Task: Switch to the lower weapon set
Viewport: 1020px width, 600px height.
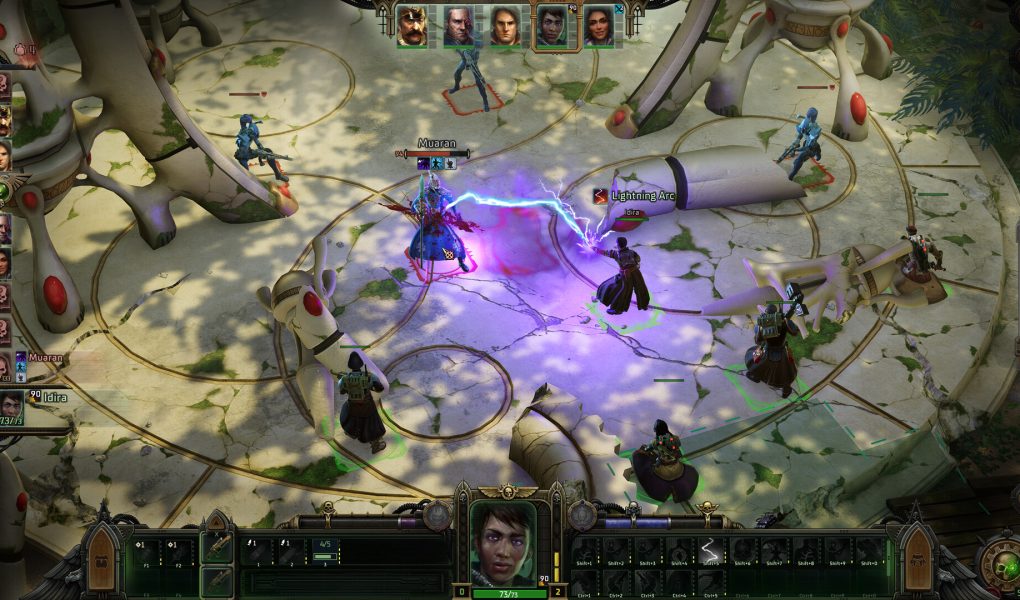Action: coord(217,581)
